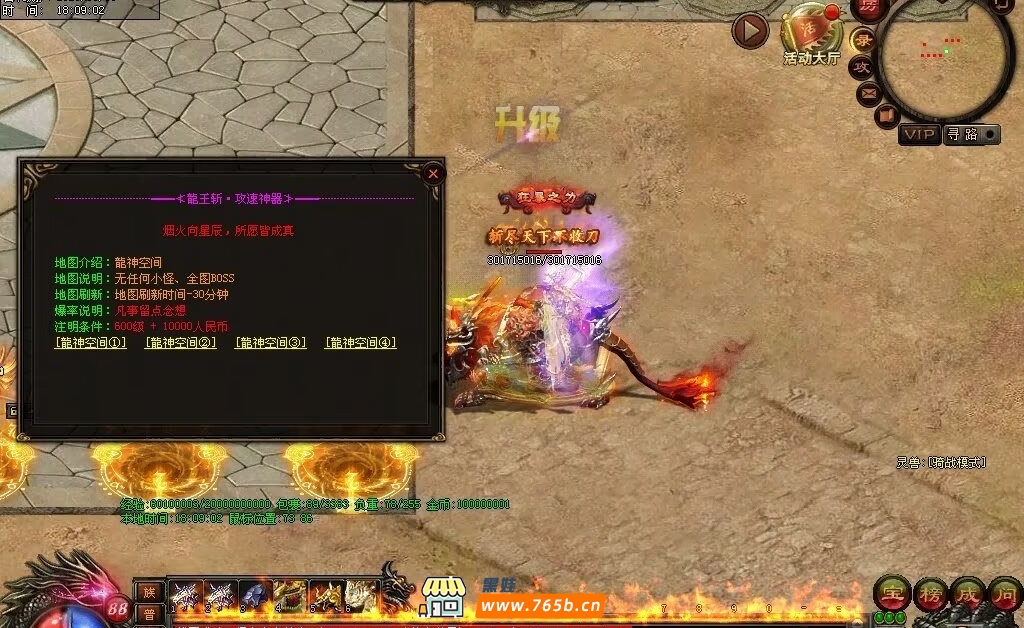Activate the skill in hotbar slot 3
Image resolution: width=1024 pixels, height=628 pixels.
(256, 595)
